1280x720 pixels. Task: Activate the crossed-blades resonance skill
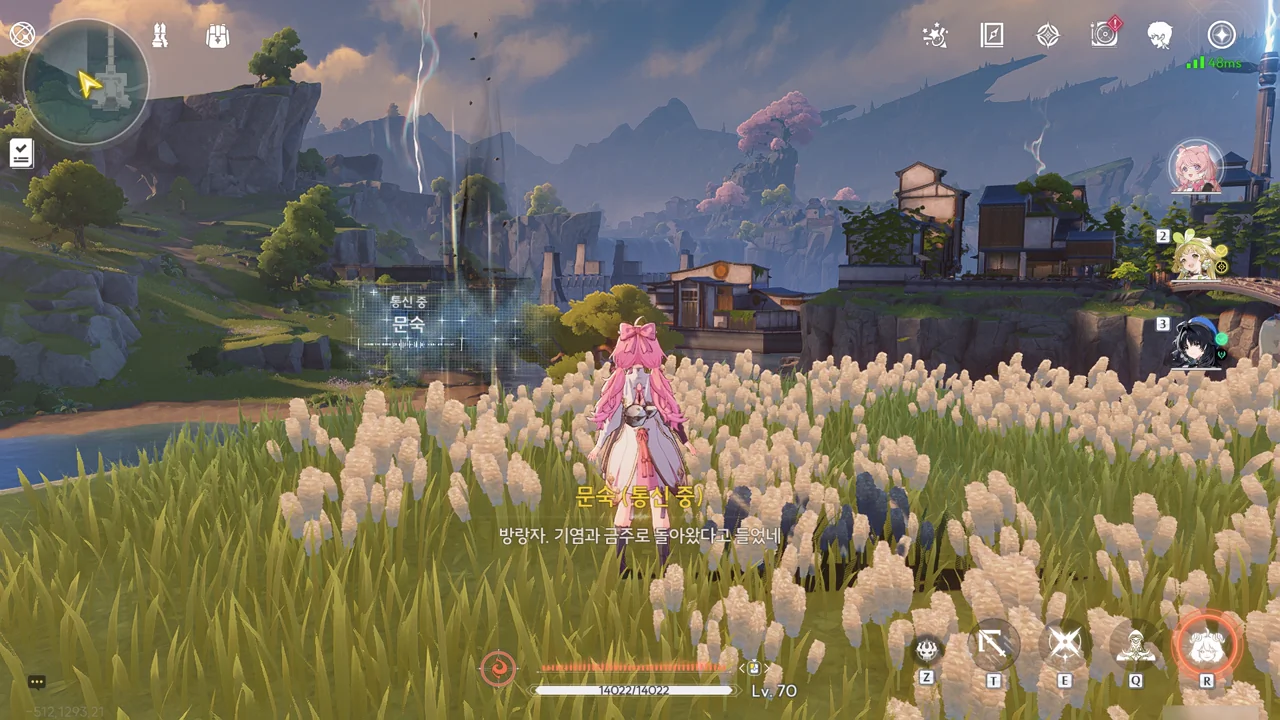[x=1064, y=645]
